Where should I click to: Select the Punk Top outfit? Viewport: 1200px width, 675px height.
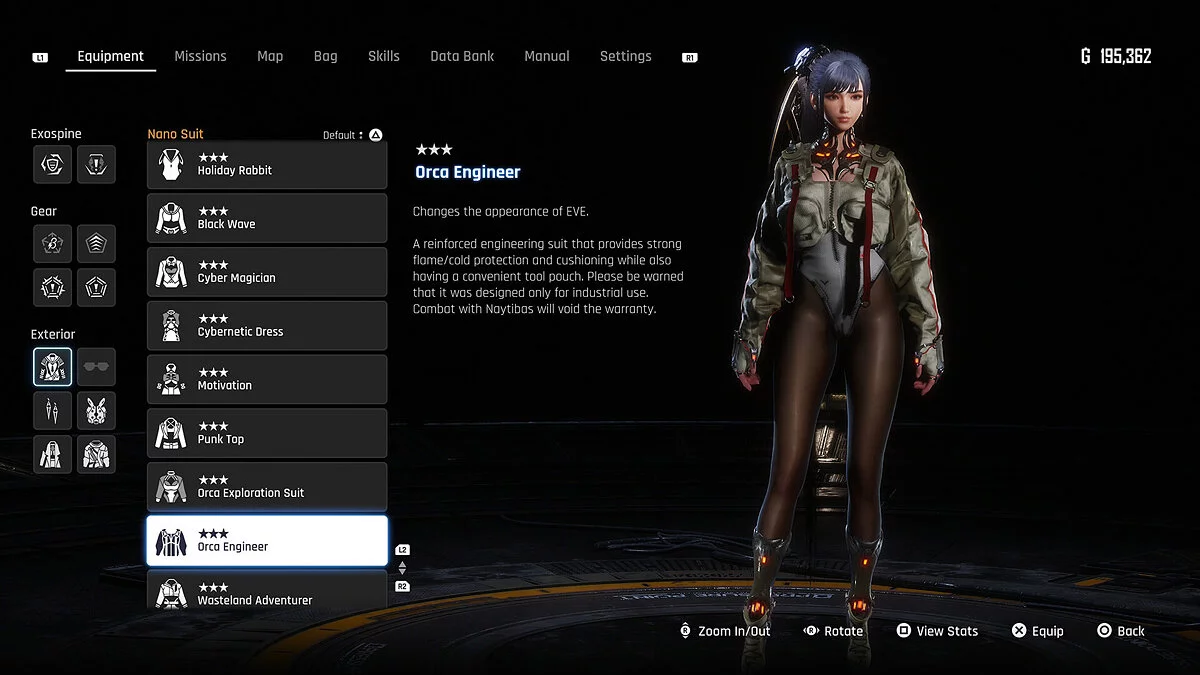pos(267,433)
